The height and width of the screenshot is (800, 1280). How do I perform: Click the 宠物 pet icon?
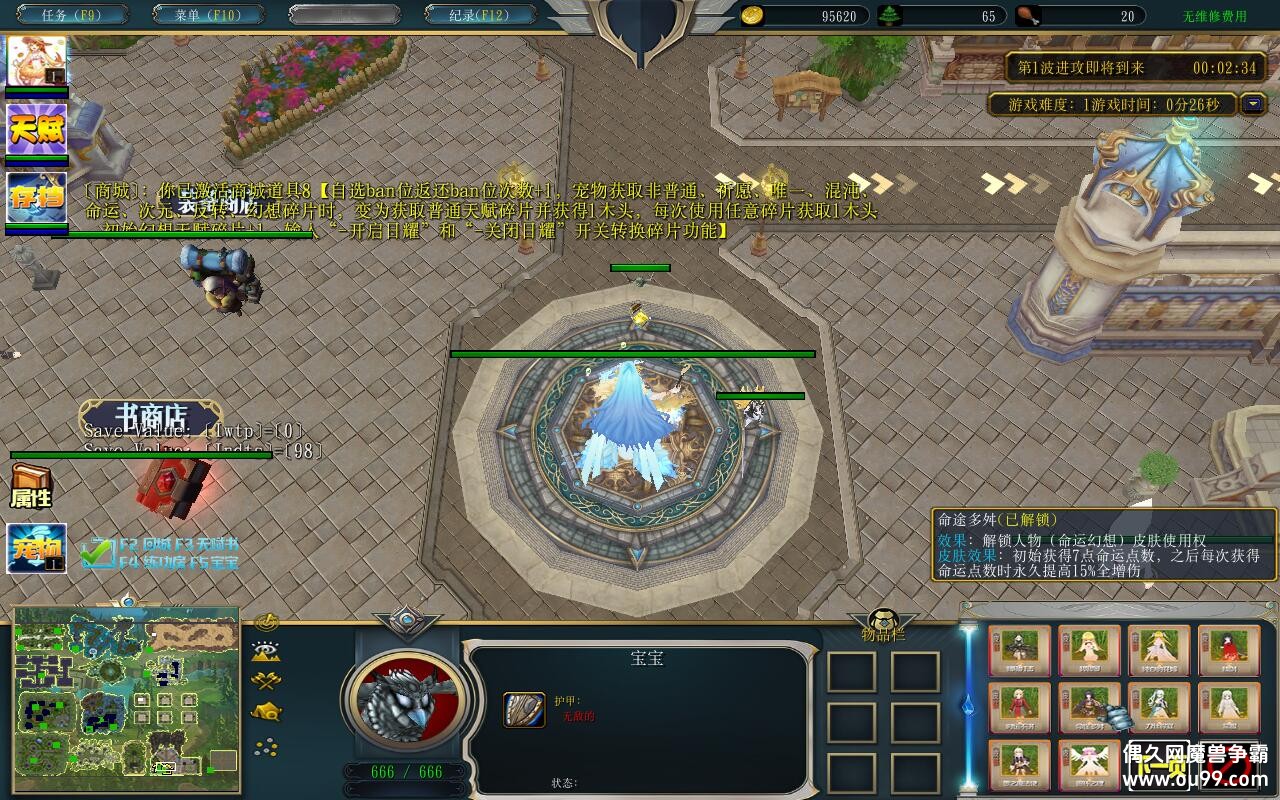click(x=37, y=548)
